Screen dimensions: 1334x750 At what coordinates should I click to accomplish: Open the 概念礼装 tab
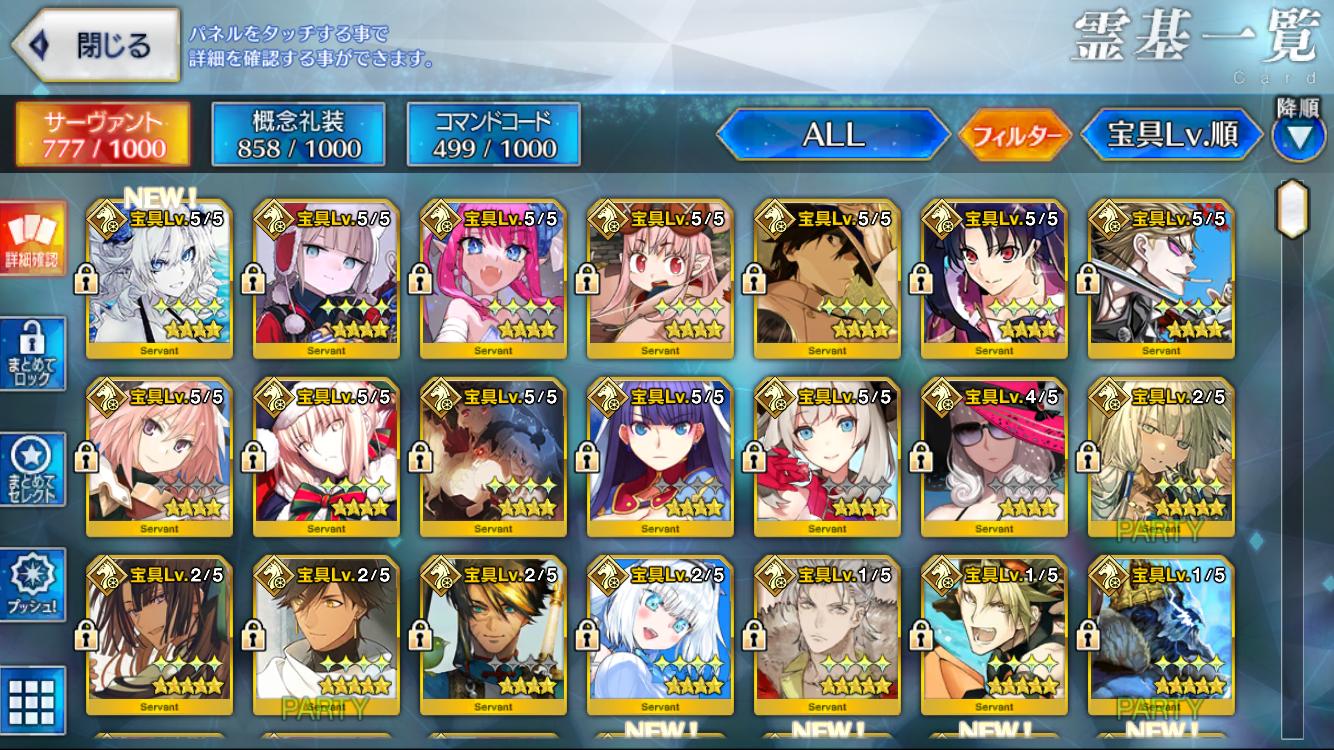(x=298, y=134)
